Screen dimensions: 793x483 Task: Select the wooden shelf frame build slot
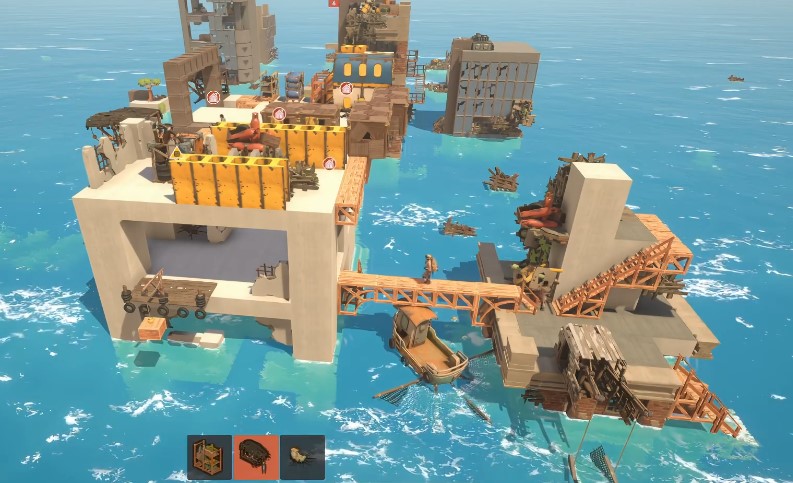[210, 457]
